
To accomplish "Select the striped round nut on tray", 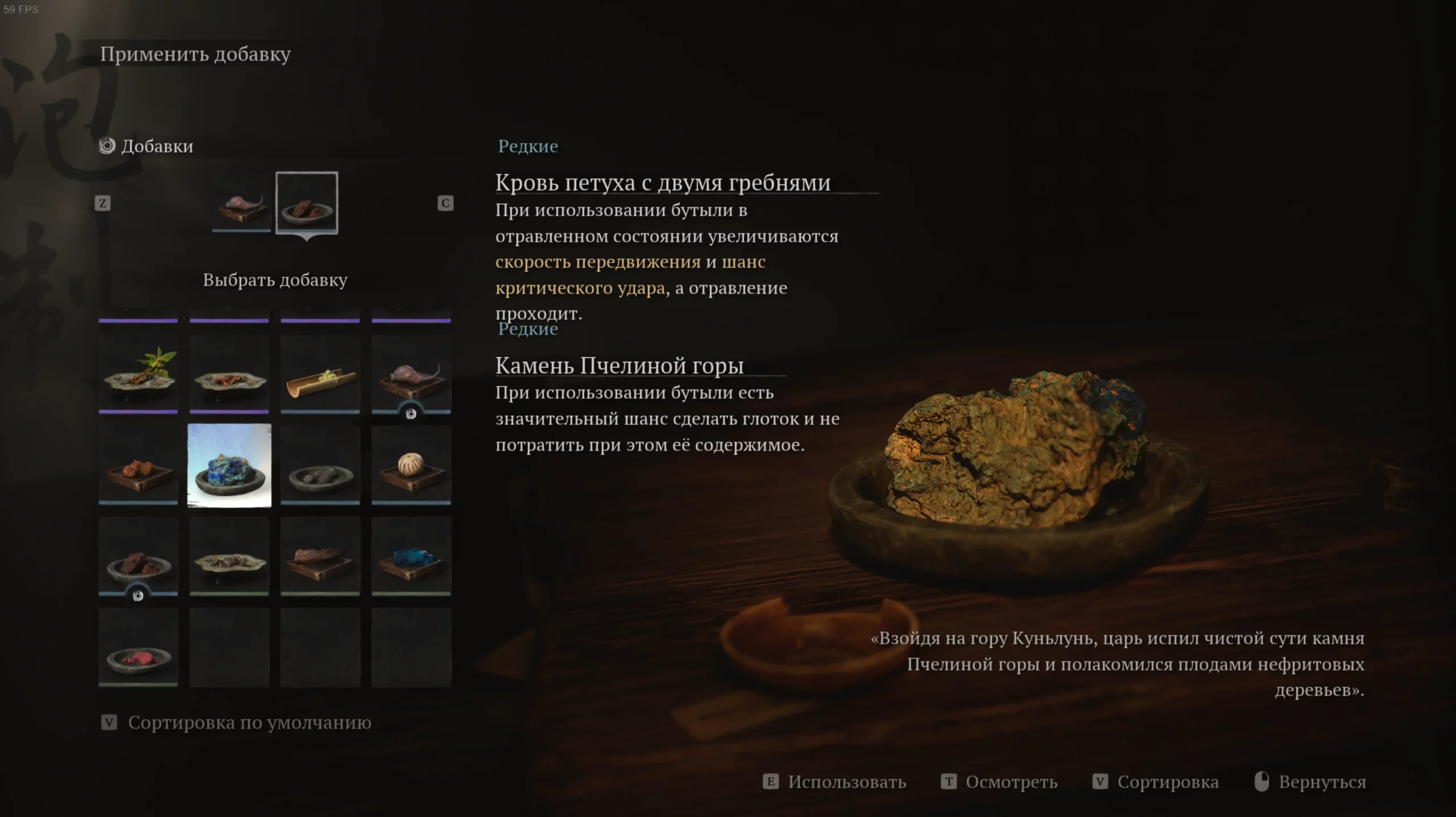I will click(x=411, y=465).
